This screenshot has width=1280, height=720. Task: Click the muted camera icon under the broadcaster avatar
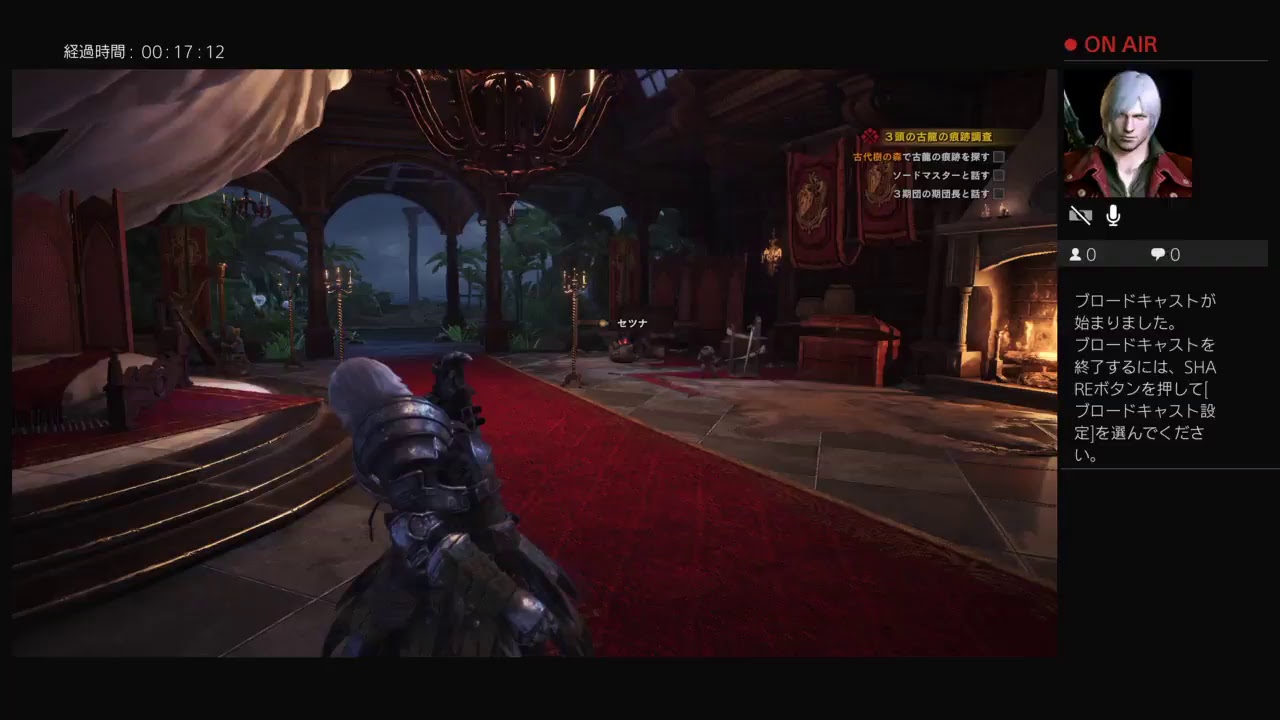1080,214
